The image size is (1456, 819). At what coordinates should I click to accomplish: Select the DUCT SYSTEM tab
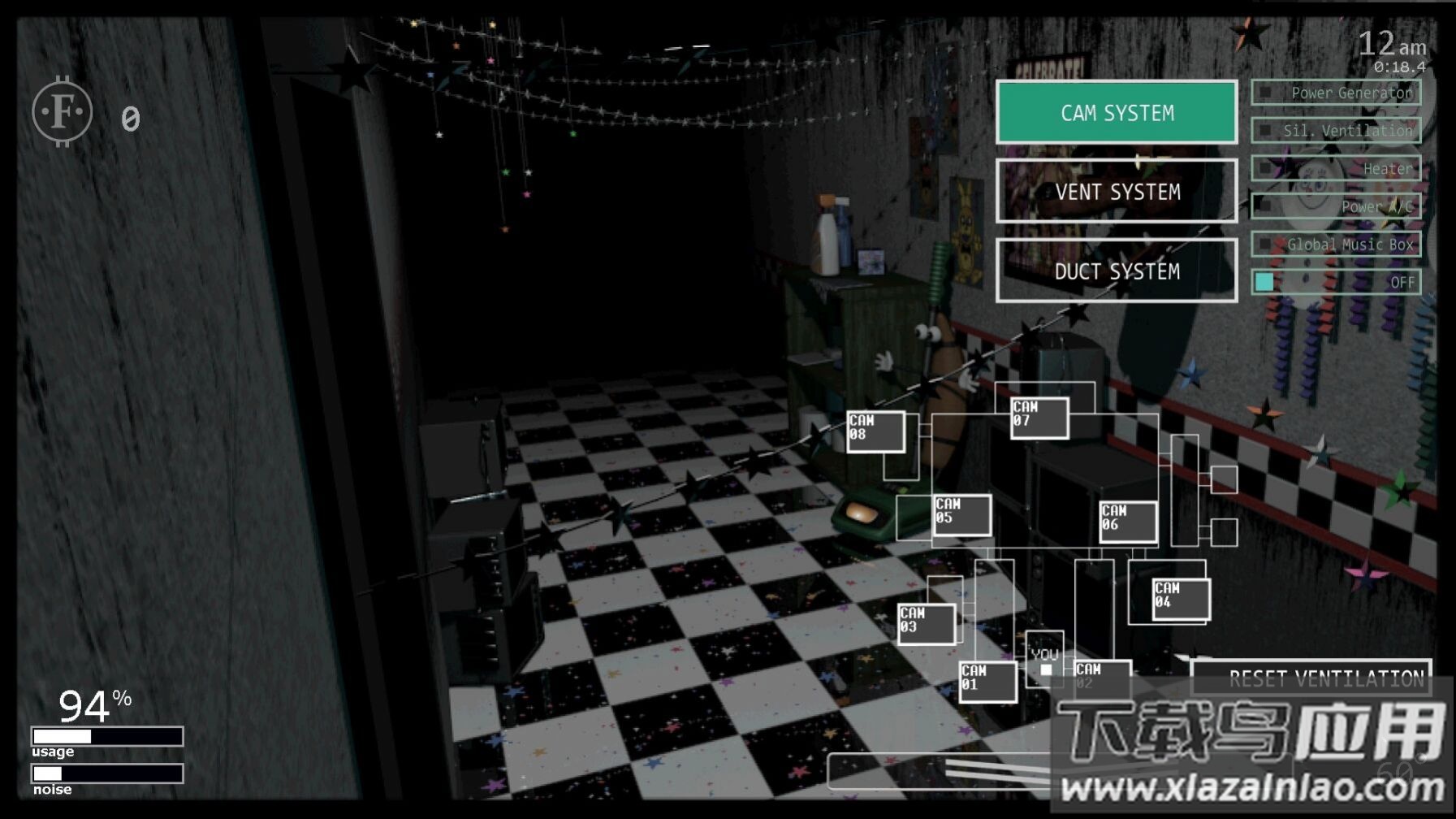(x=1117, y=271)
